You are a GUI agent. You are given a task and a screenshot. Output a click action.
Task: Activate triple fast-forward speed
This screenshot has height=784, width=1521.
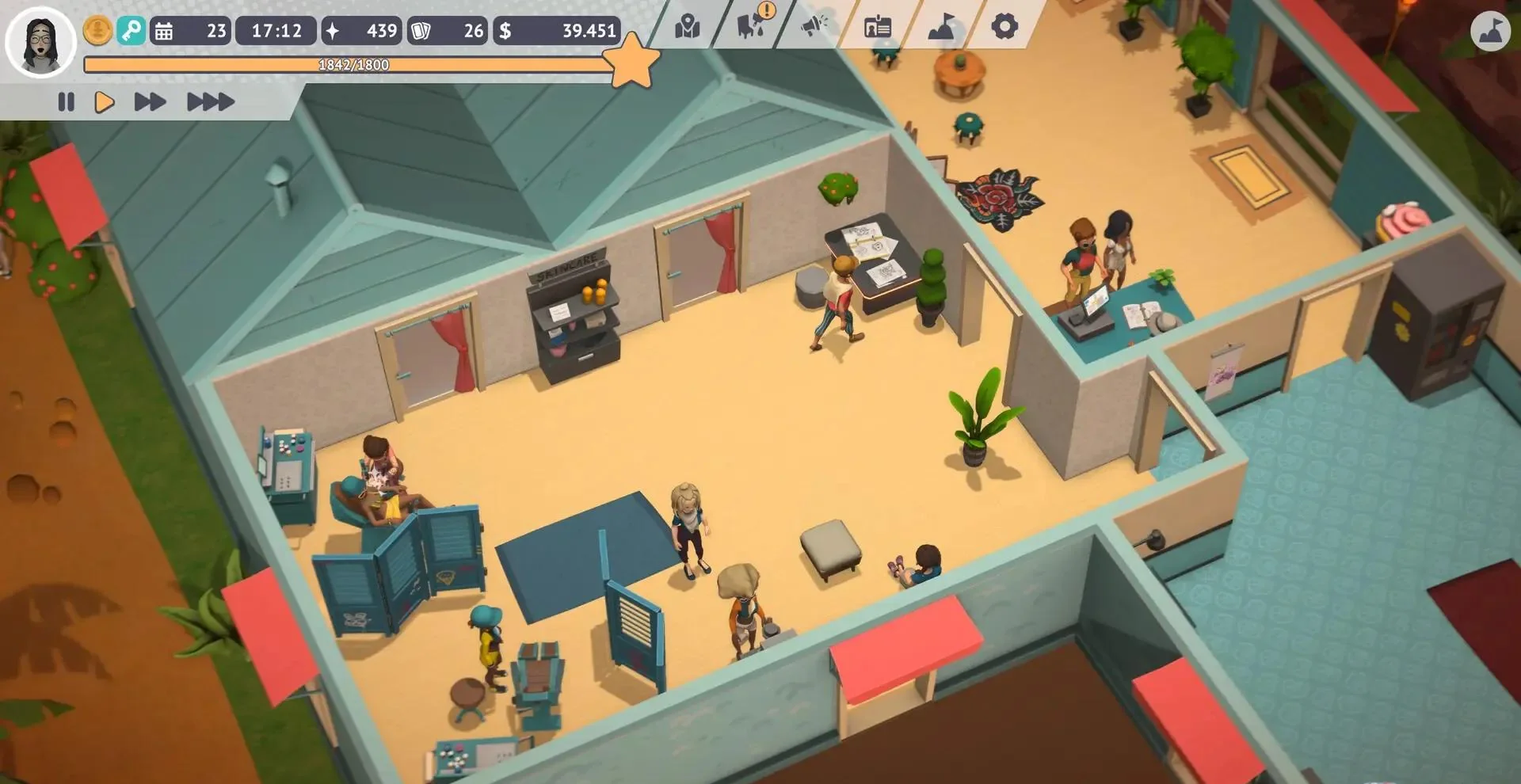point(210,102)
